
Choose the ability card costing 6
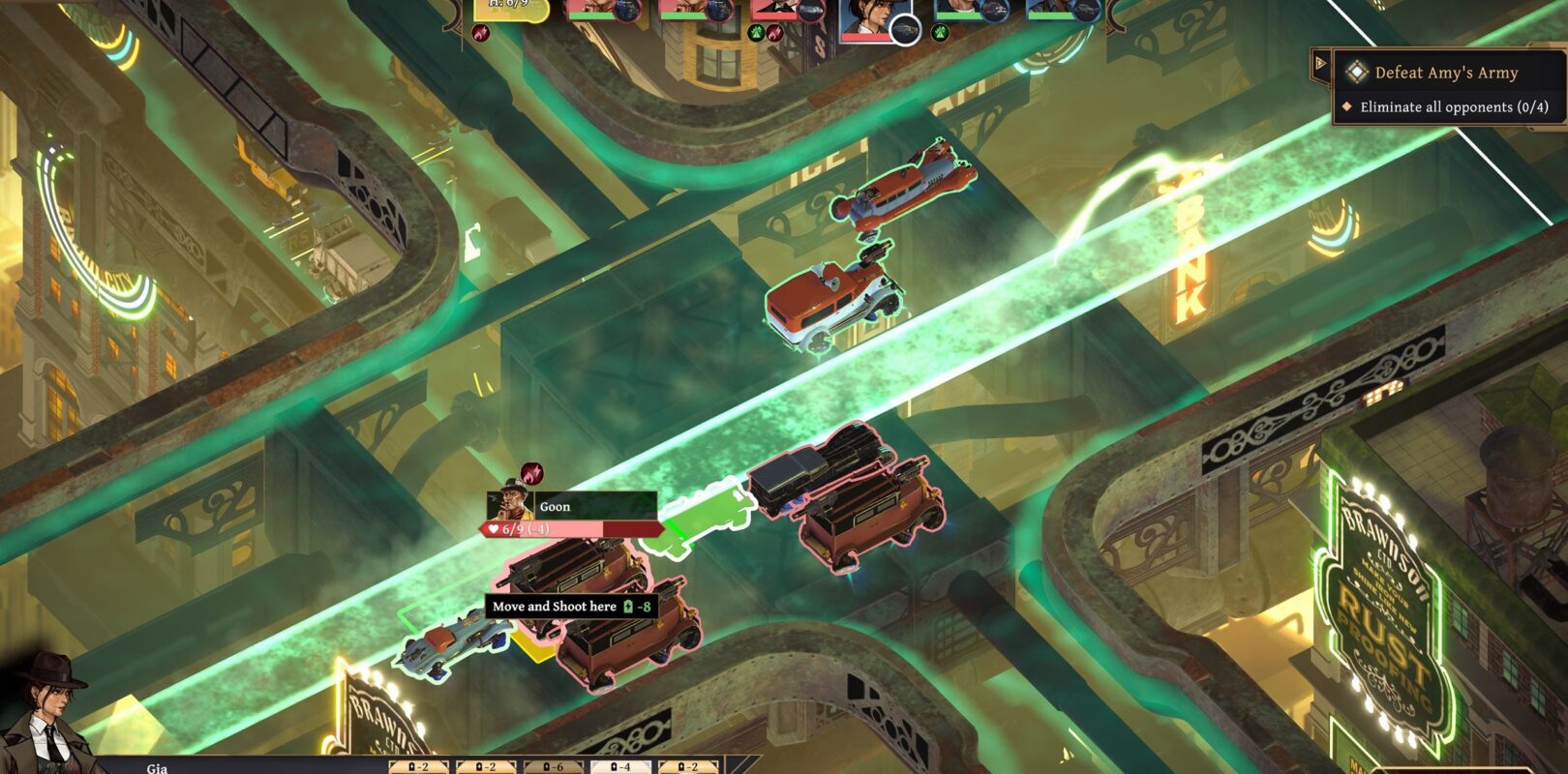coord(553,766)
